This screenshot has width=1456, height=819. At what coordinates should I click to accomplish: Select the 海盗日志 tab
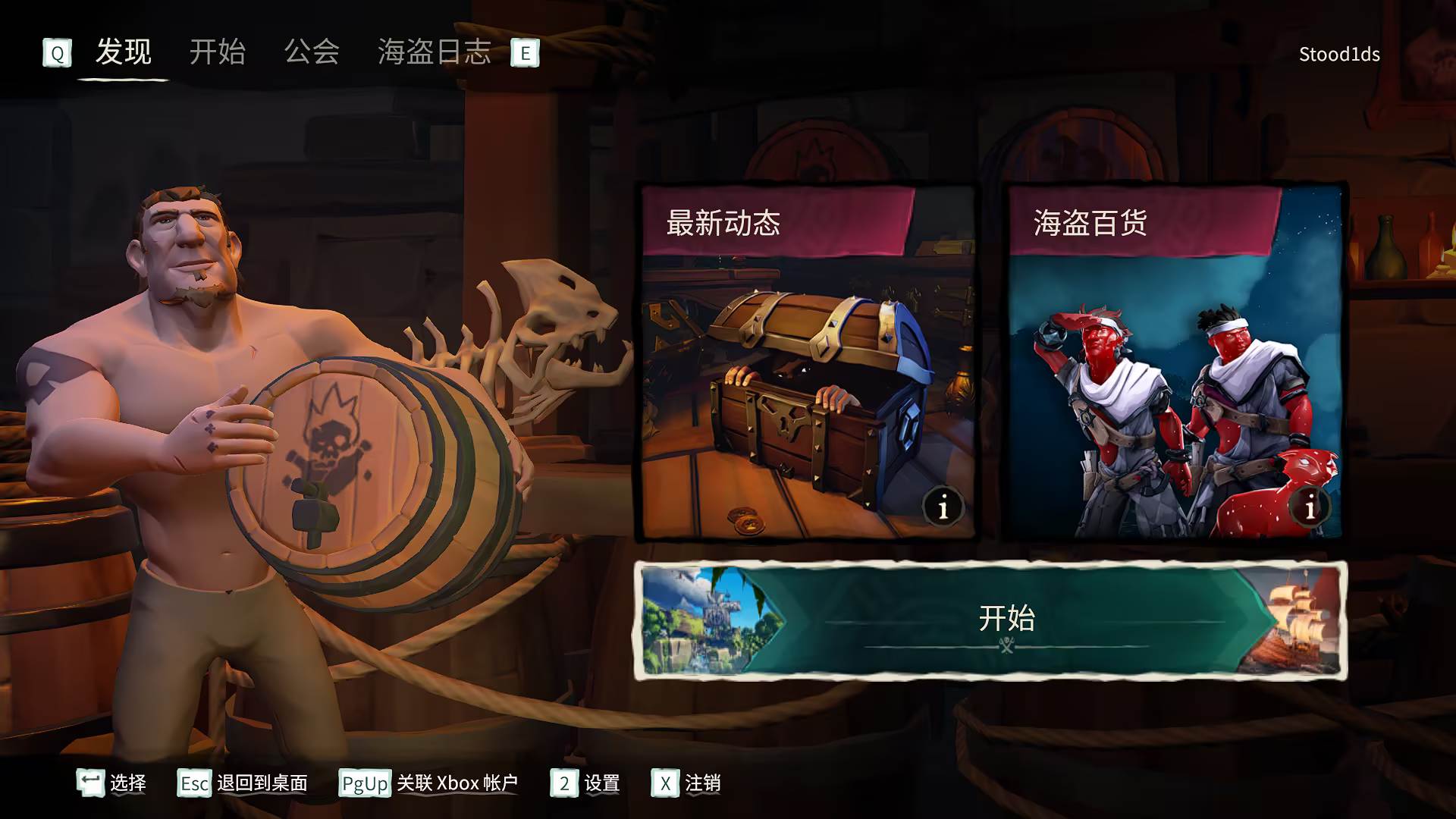pos(434,52)
